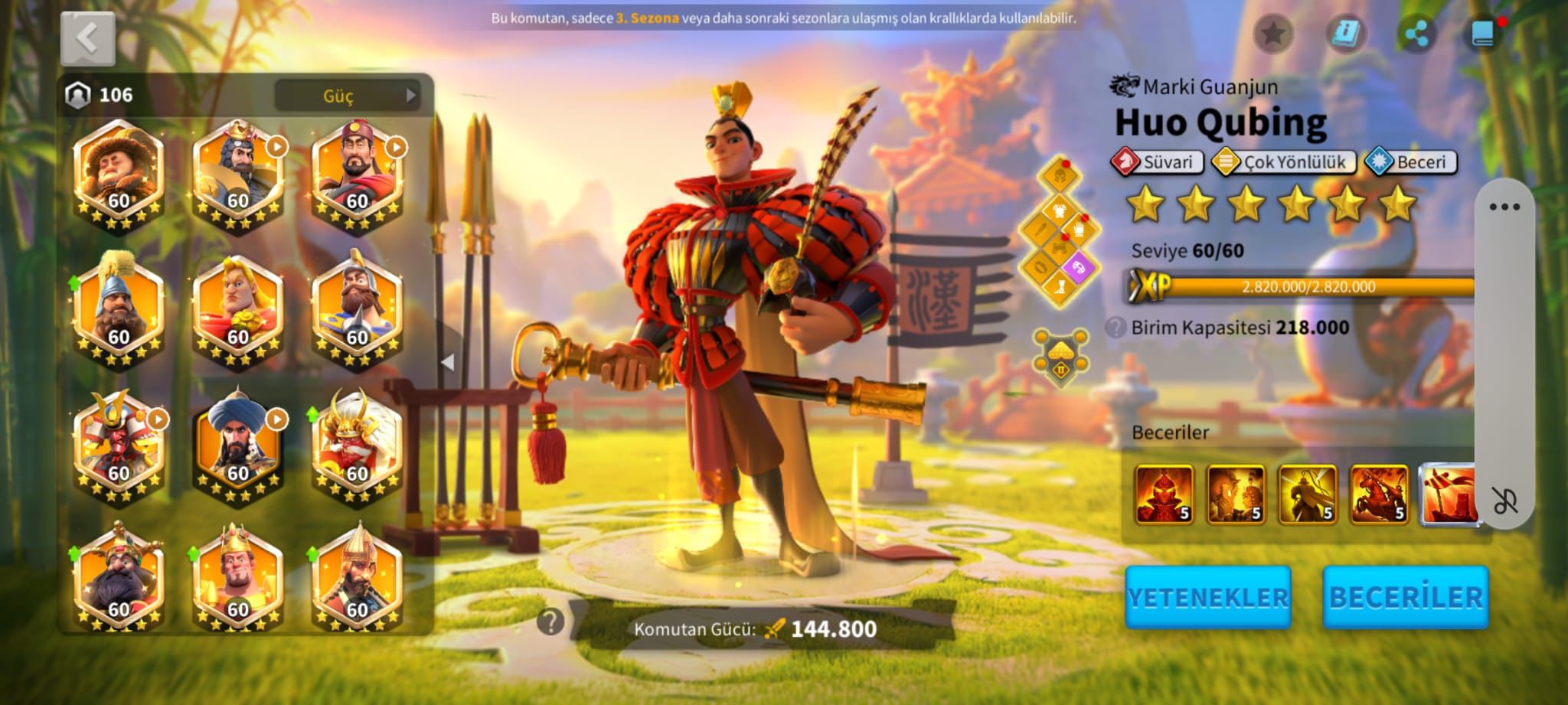This screenshot has width=1568, height=705.
Task: Open the BECERİLER skills screen
Action: pos(1406,598)
